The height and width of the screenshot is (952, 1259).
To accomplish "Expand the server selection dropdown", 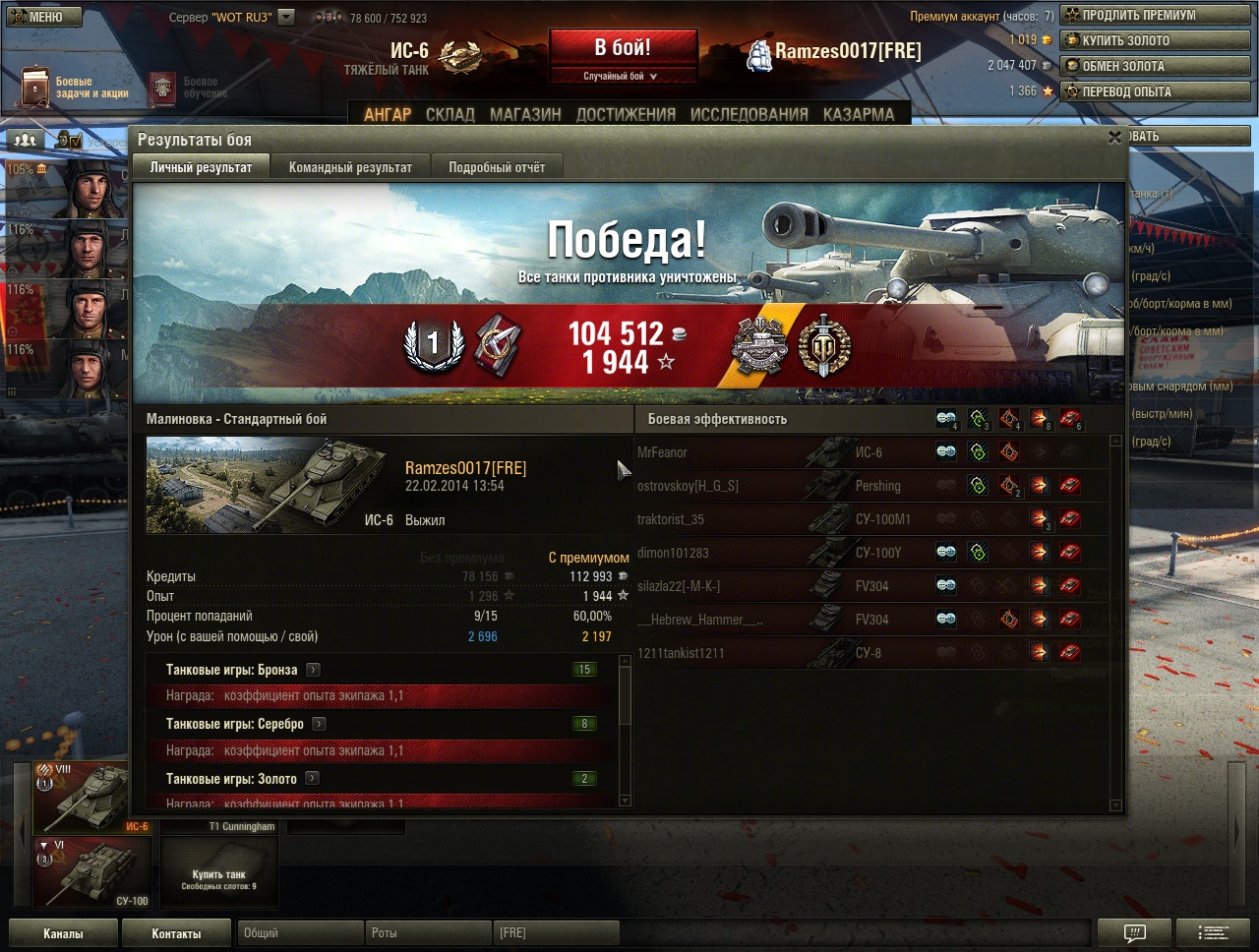I will pyautogui.click(x=286, y=17).
